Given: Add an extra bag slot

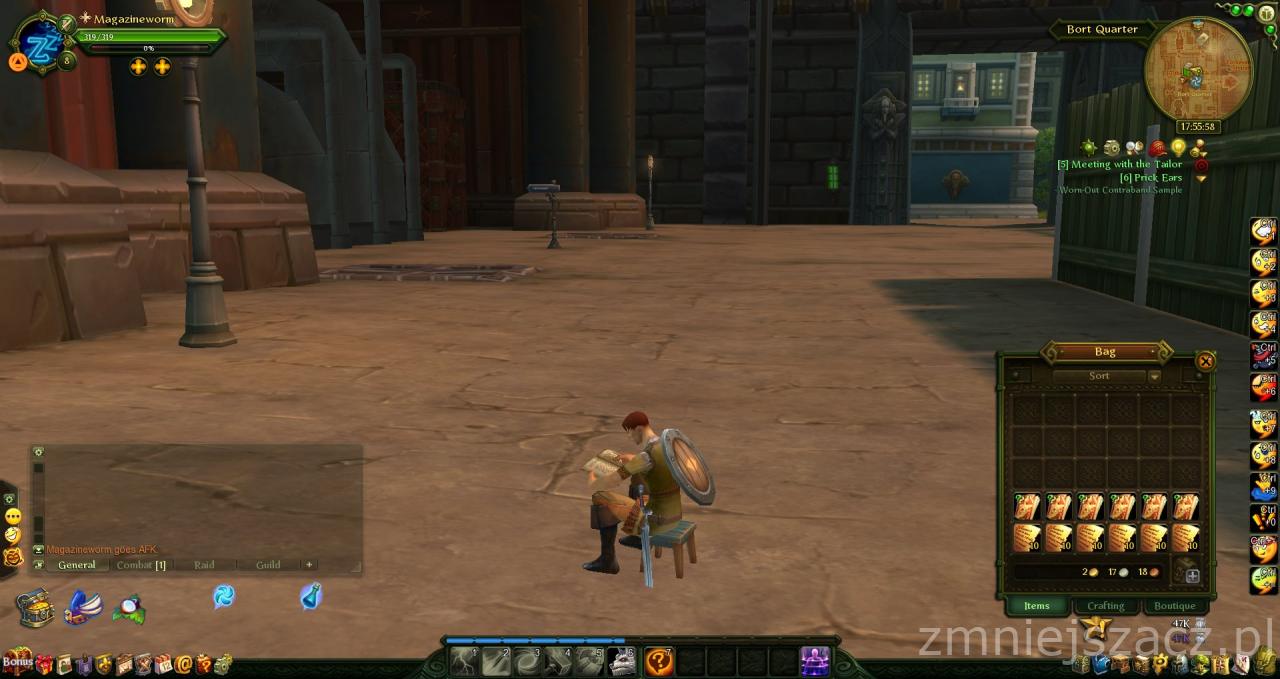Looking at the screenshot, I should (1192, 576).
